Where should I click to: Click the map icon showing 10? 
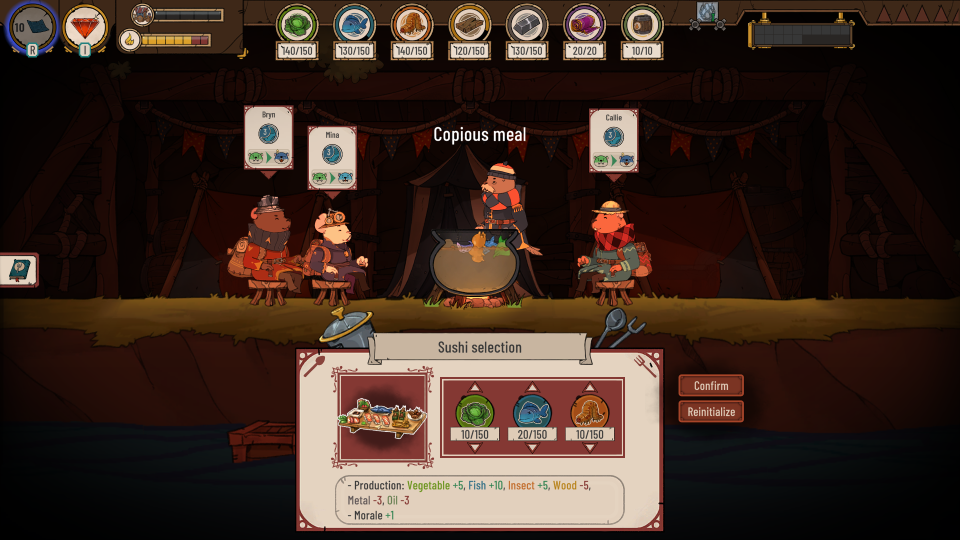[33, 26]
